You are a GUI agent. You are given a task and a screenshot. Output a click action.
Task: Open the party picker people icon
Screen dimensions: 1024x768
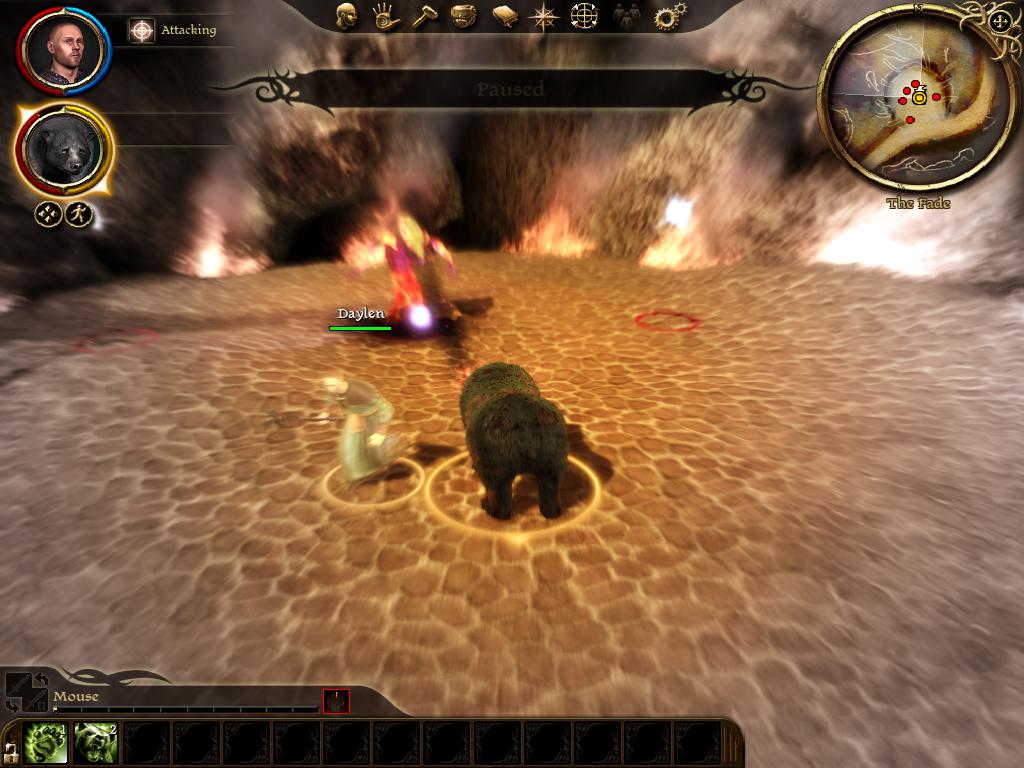click(x=624, y=16)
